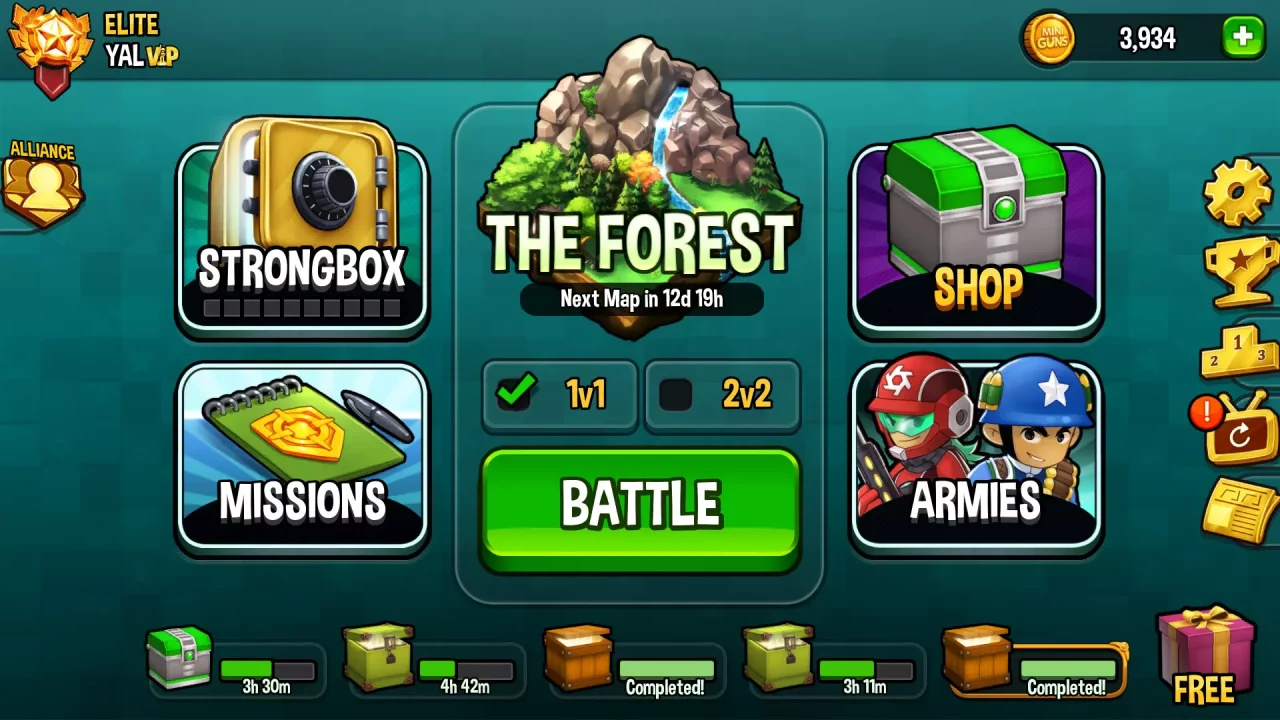
Task: Open the Armies roster panel
Action: click(976, 458)
